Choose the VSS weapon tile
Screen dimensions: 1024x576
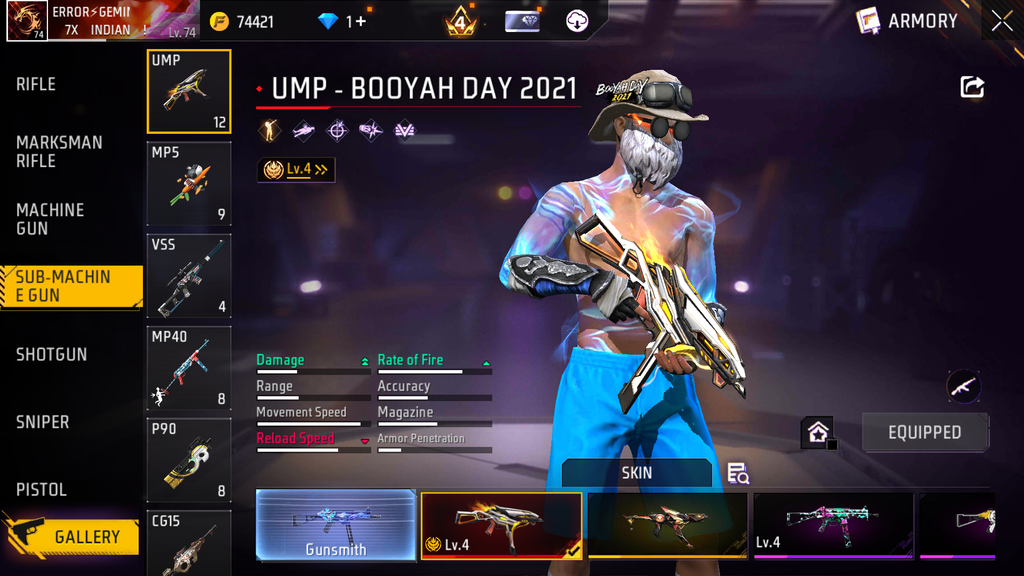pos(189,276)
